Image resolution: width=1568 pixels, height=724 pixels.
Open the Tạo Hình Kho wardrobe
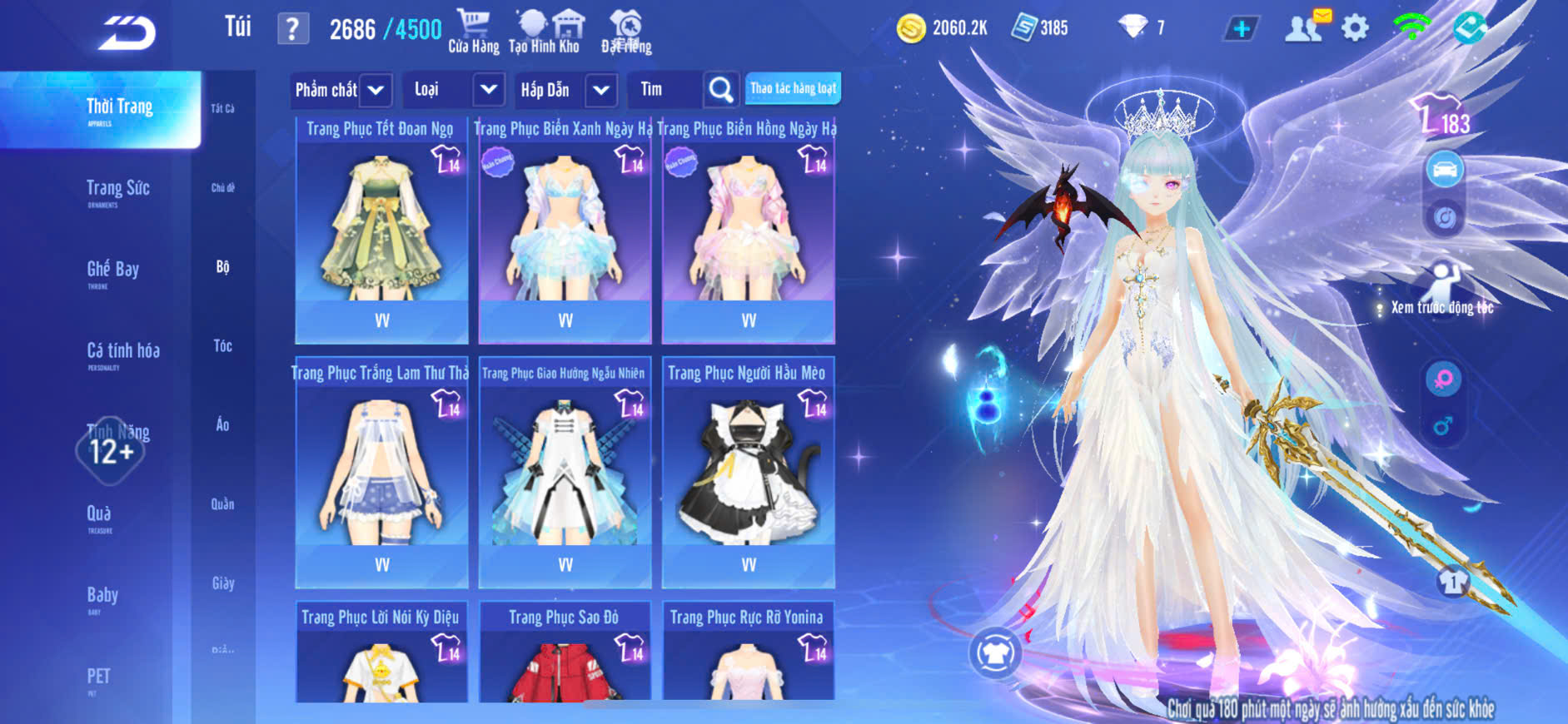[545, 32]
